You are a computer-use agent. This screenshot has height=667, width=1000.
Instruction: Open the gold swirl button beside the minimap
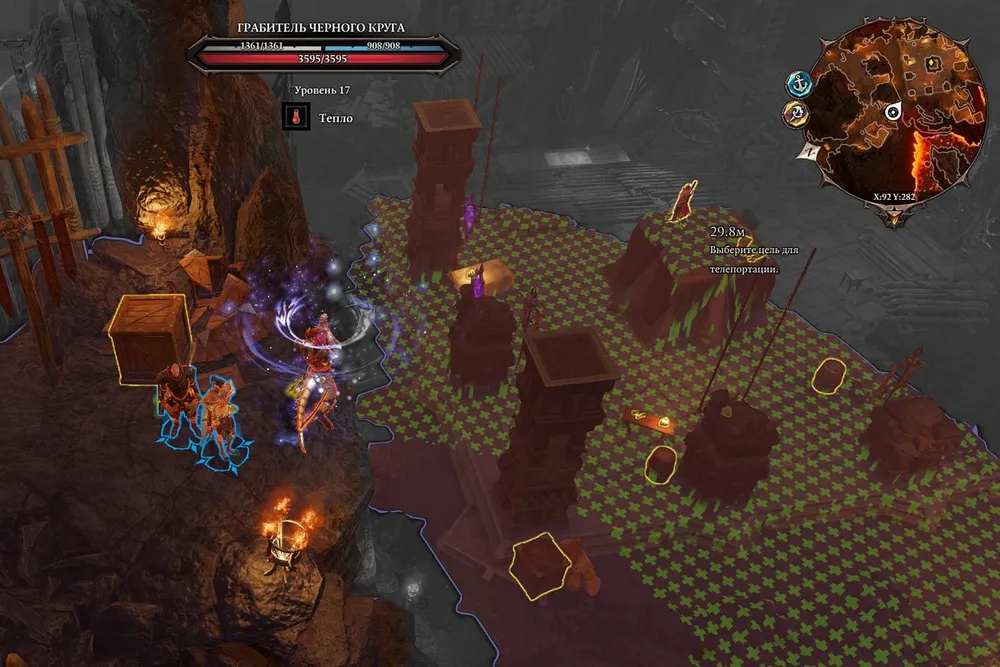click(796, 115)
